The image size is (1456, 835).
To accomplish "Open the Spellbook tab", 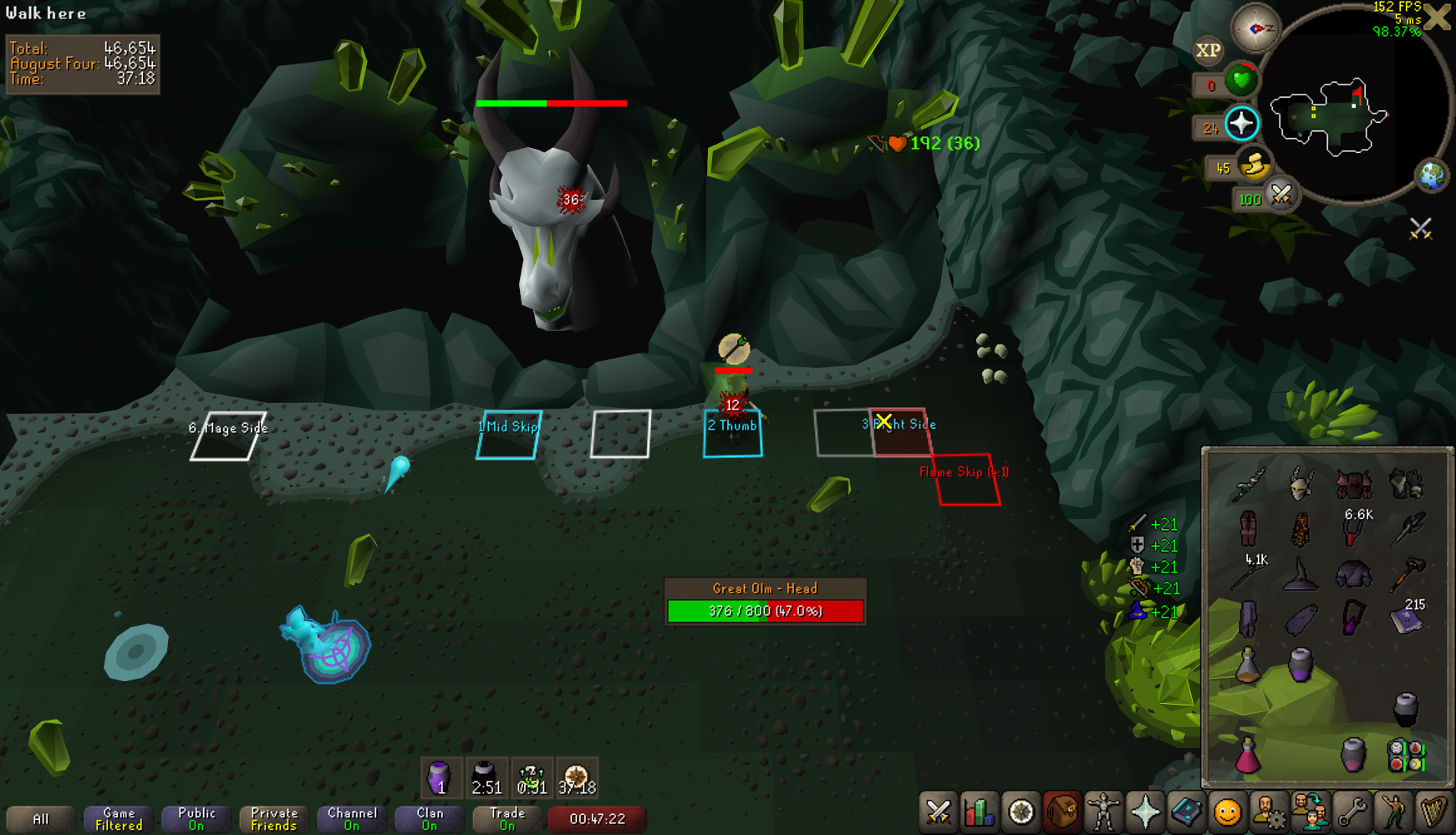I will [x=1186, y=812].
